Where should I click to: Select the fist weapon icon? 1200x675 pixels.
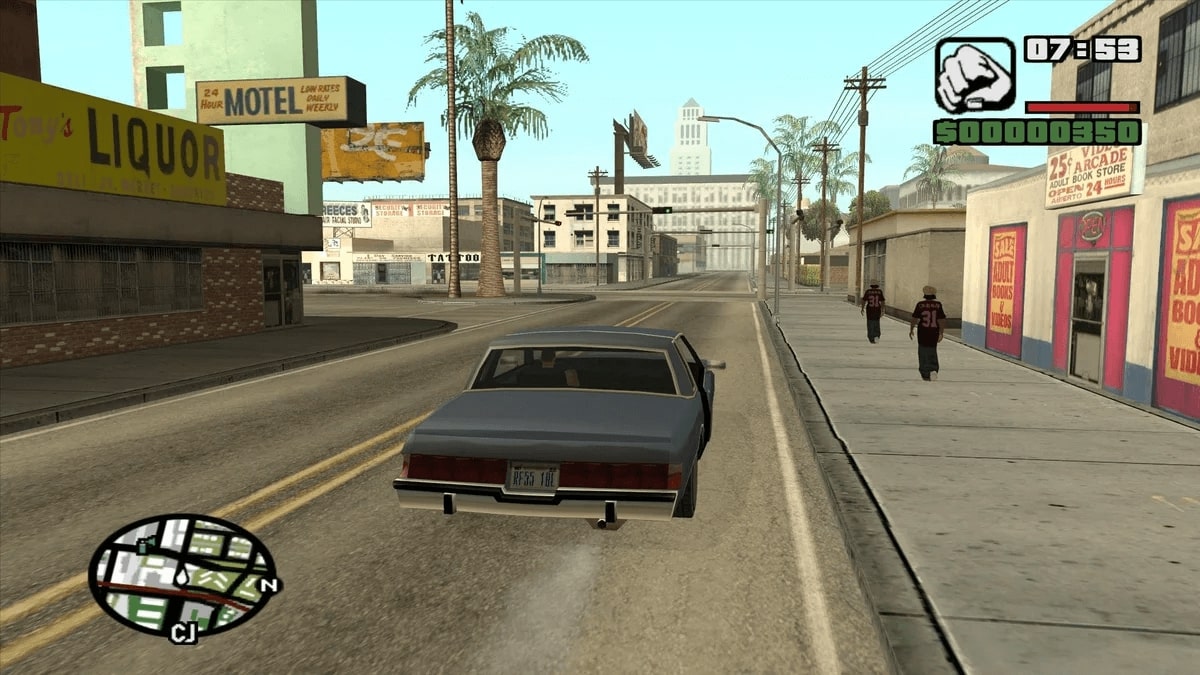pos(974,75)
